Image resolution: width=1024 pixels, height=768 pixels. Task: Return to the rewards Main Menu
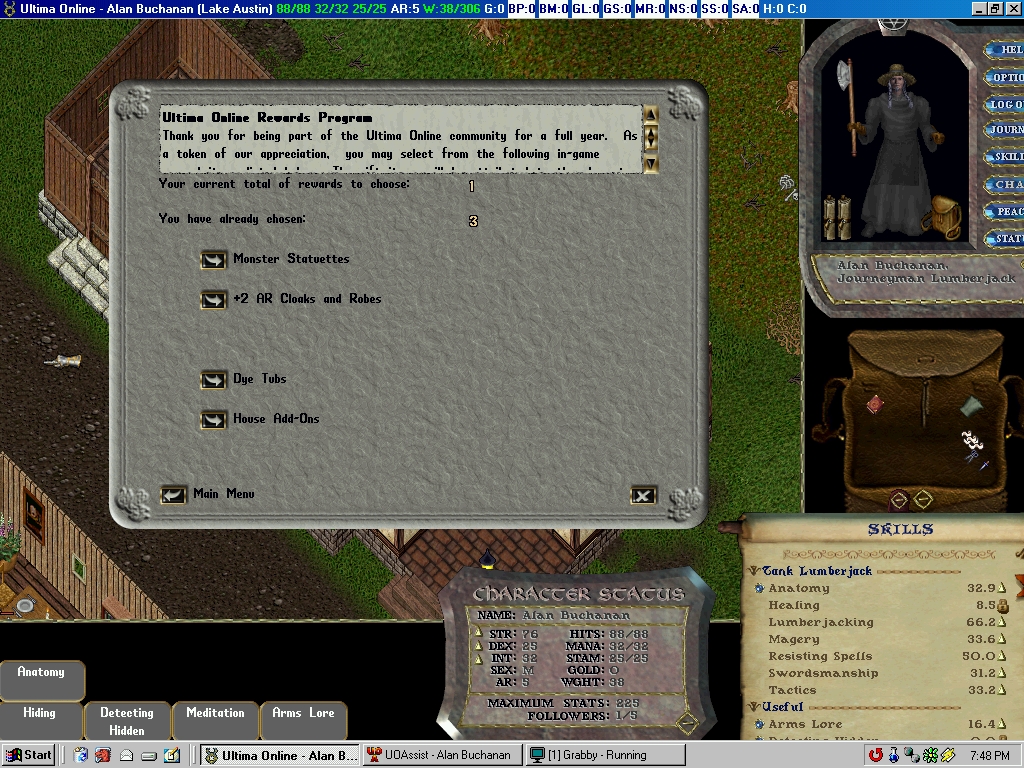tap(174, 495)
